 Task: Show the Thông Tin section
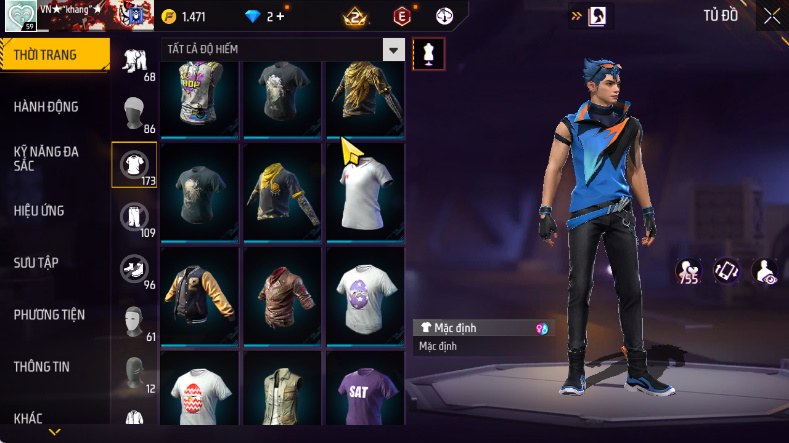(x=42, y=367)
